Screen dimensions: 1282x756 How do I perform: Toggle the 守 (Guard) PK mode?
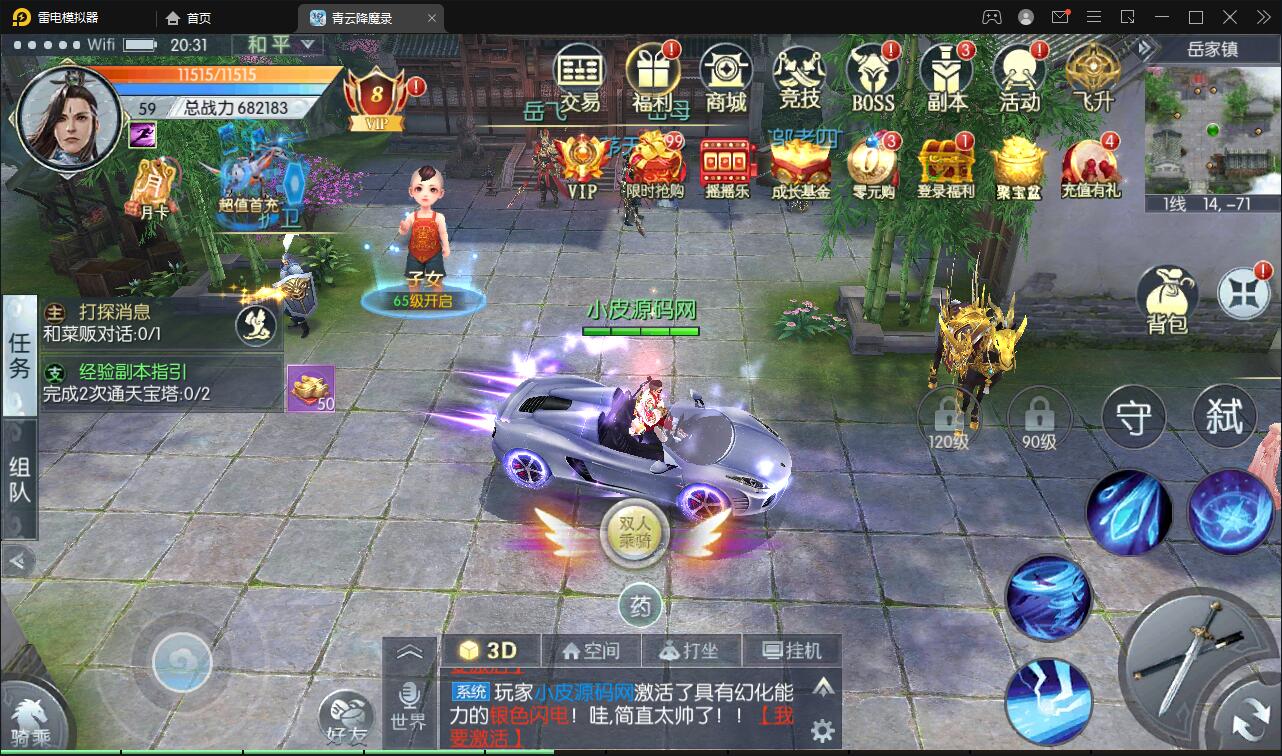1133,417
